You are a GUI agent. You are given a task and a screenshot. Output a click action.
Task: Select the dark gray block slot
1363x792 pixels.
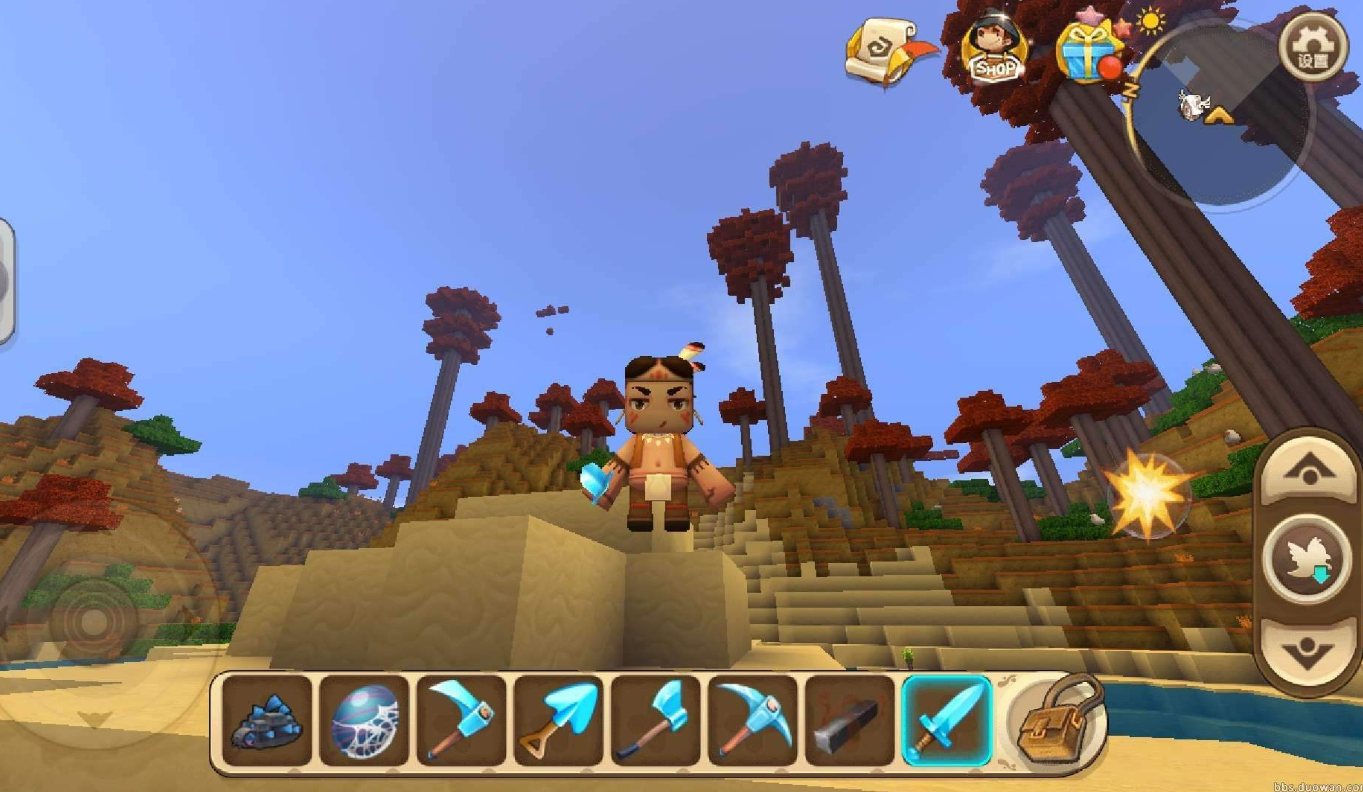click(849, 720)
